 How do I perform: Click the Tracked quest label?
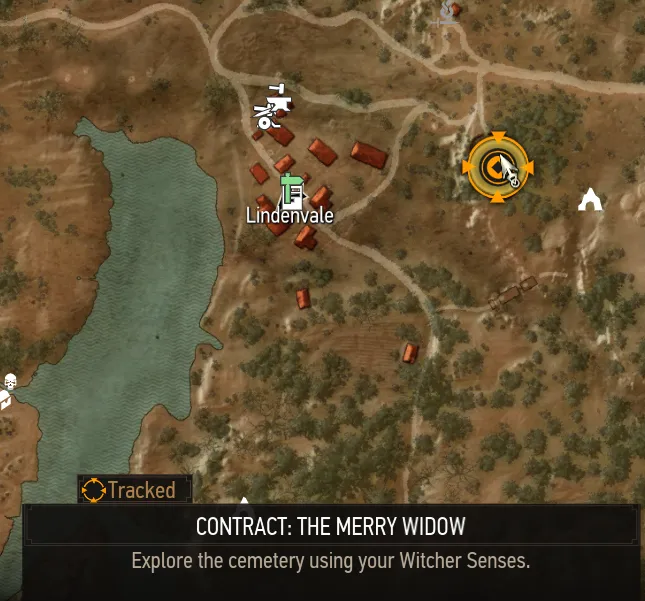tap(133, 490)
